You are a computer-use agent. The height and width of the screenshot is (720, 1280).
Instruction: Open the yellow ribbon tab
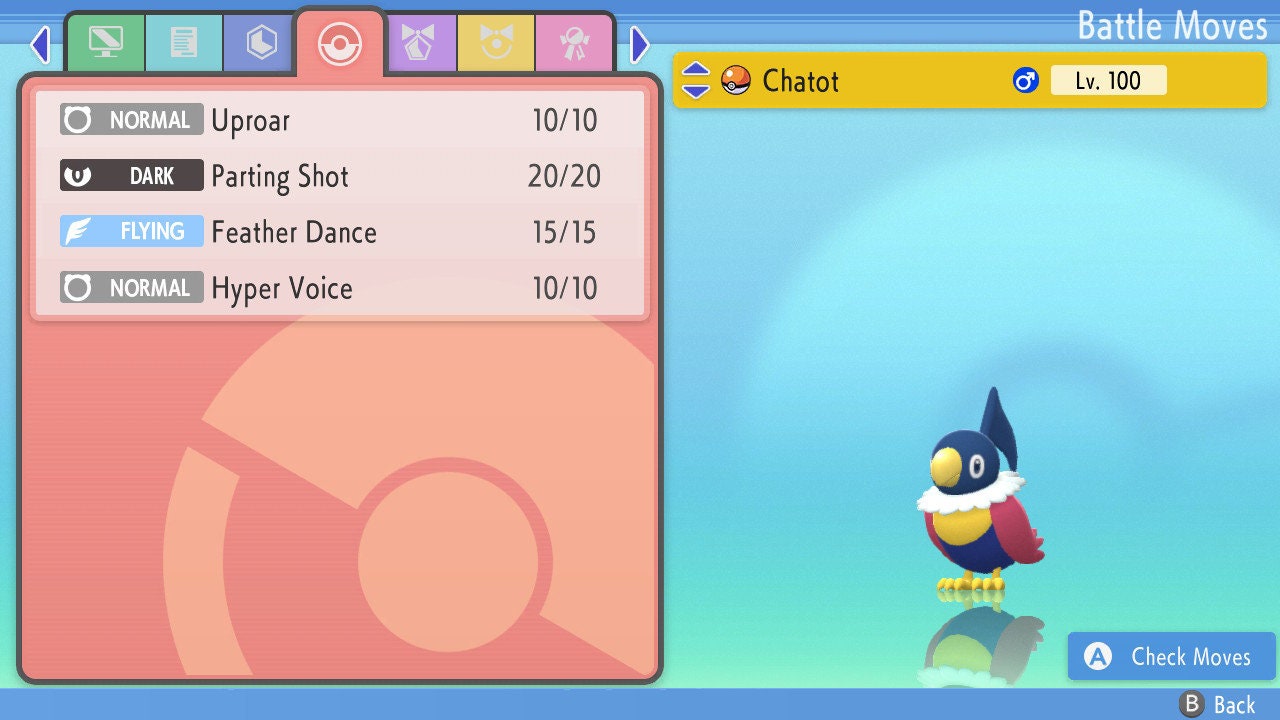pos(496,43)
